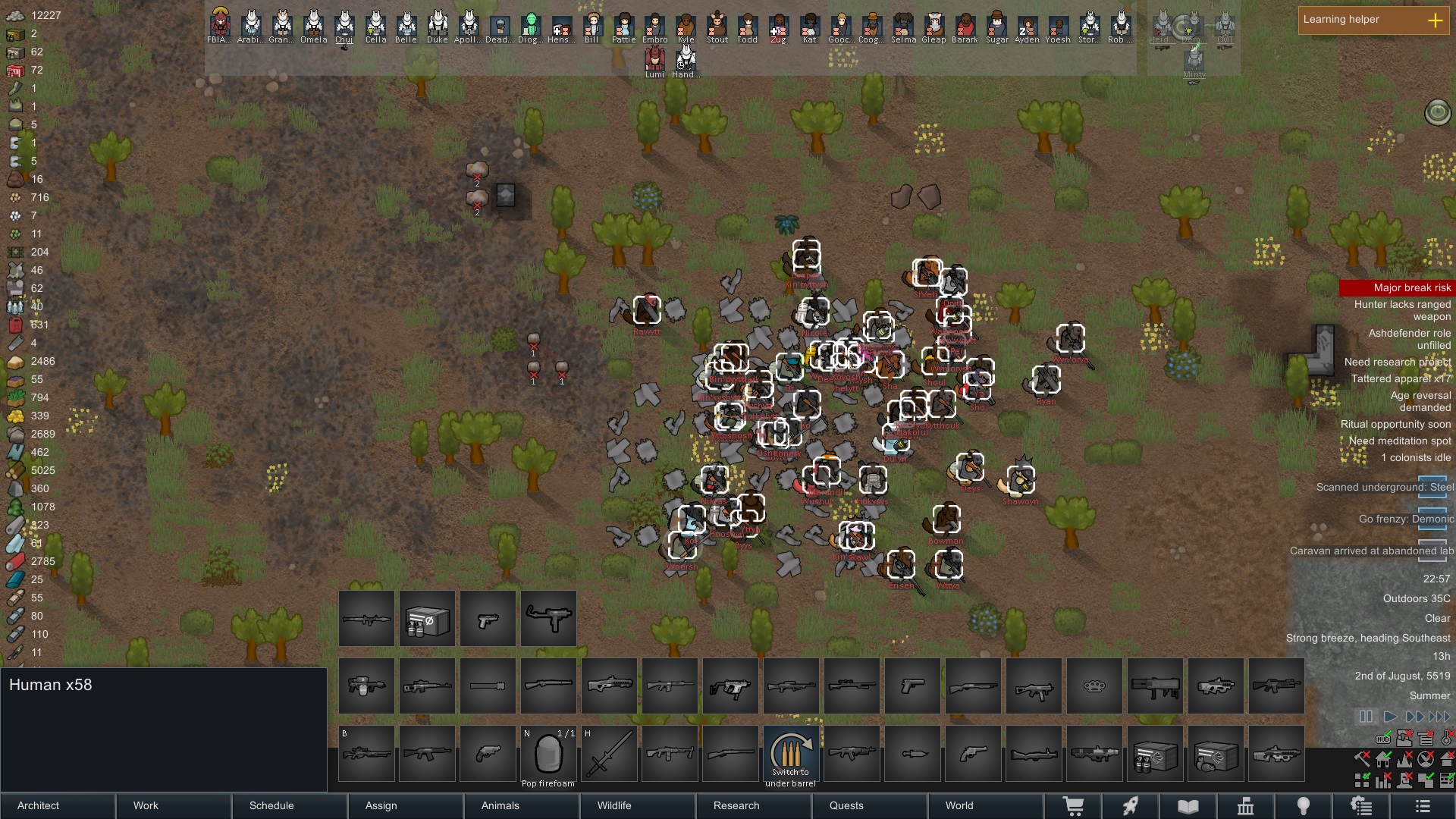Toggle the home area overlay
This screenshot has width=1456, height=819.
point(1382,759)
